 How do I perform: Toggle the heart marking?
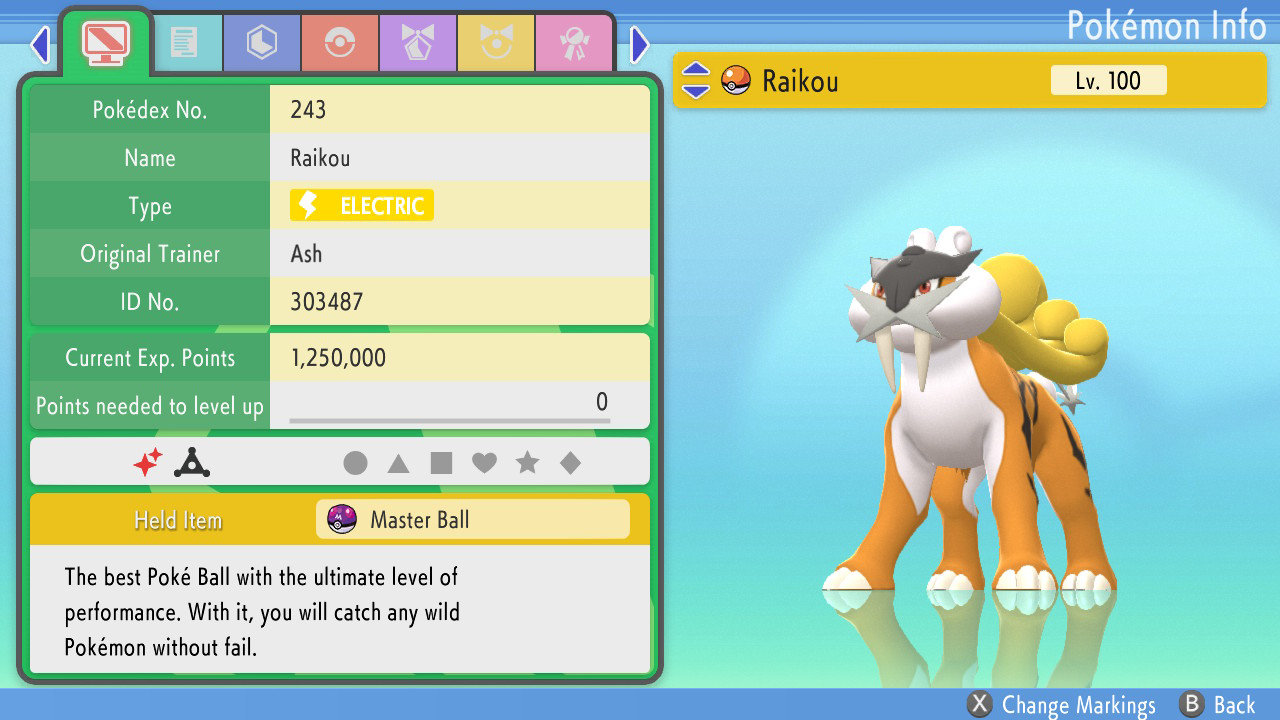[483, 461]
